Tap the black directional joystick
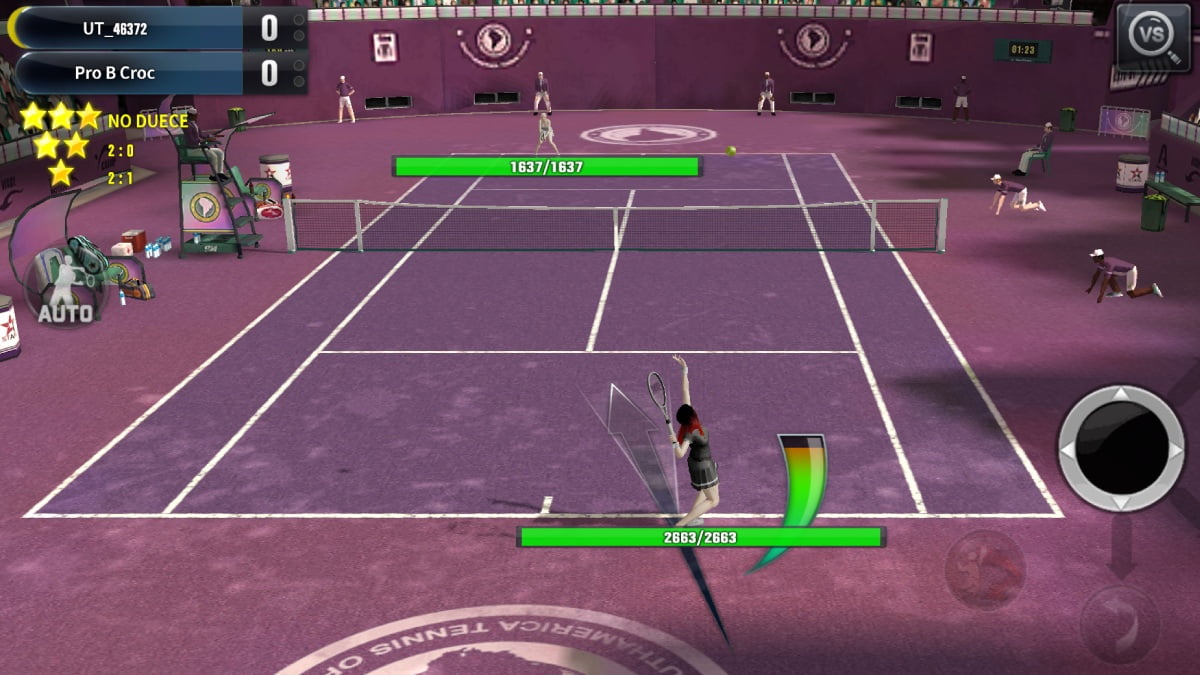This screenshot has height=675, width=1200. pyautogui.click(x=1120, y=448)
